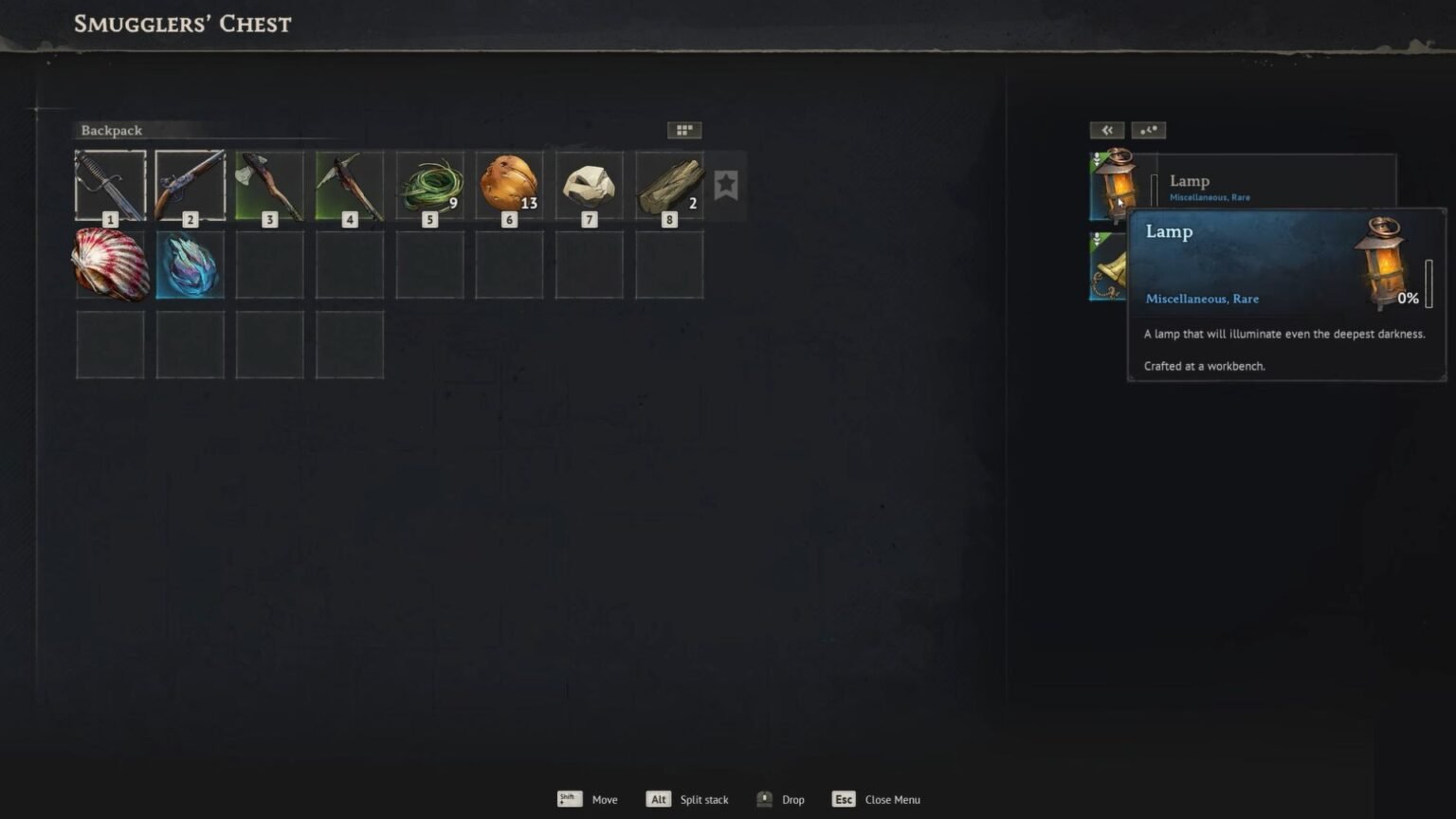1456x819 pixels.
Task: Click the double left arrow transfer button
Action: [1106, 130]
